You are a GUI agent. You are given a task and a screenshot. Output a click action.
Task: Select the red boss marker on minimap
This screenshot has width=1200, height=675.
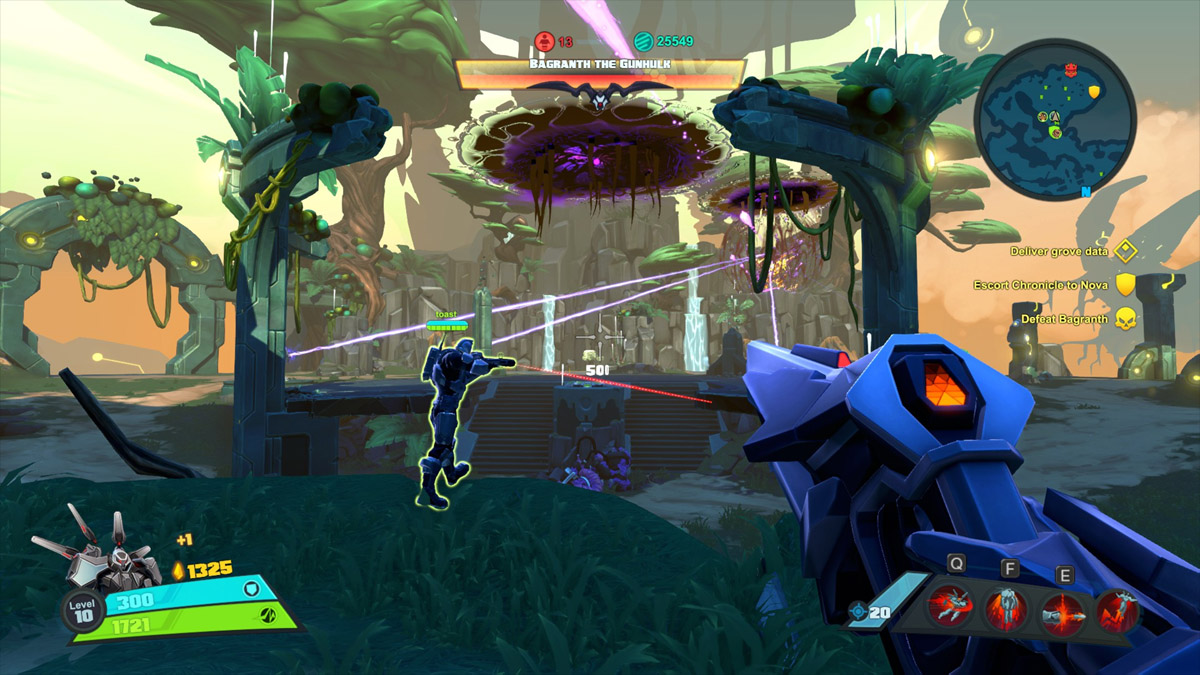pyautogui.click(x=1072, y=70)
